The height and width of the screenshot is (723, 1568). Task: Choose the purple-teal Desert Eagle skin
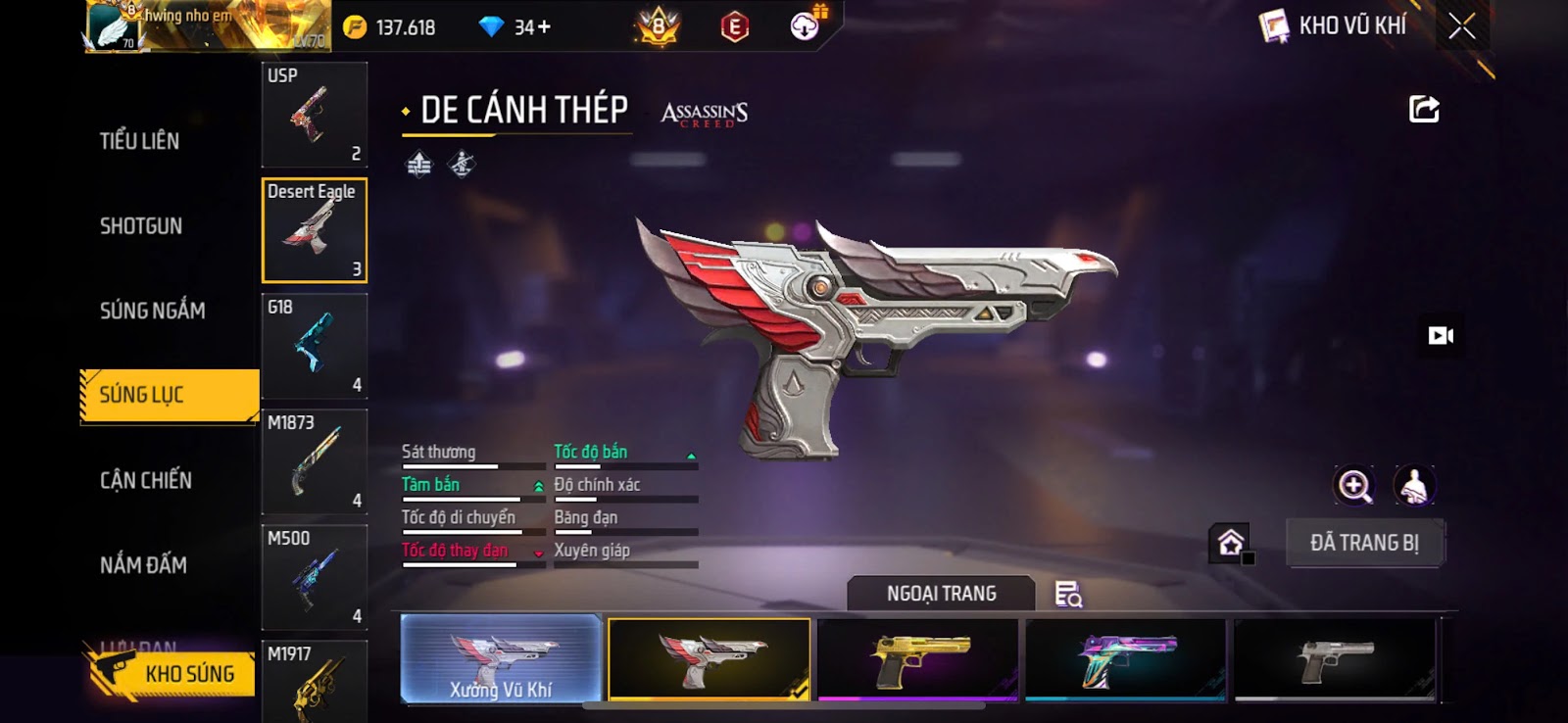click(1126, 659)
